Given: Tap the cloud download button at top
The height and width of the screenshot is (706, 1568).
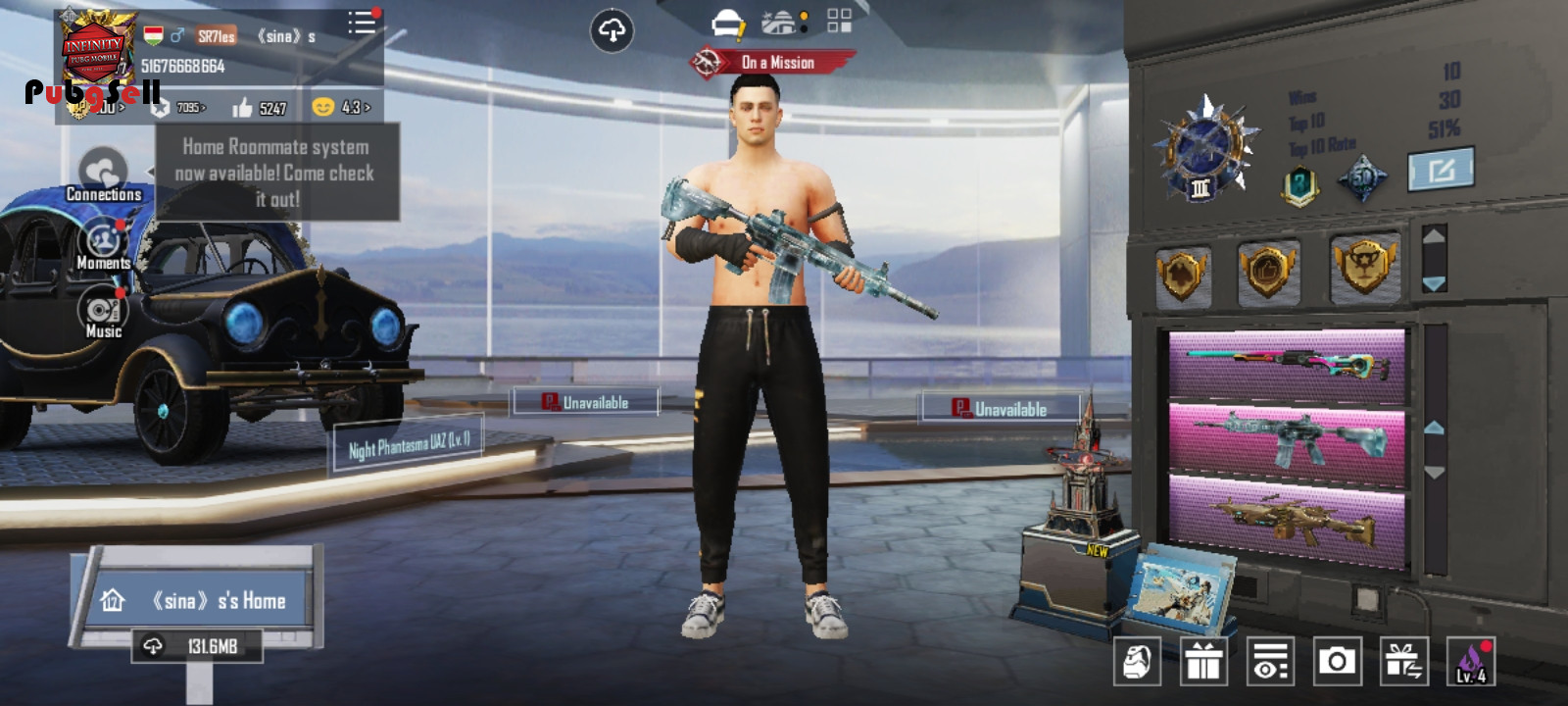Looking at the screenshot, I should click(612, 31).
